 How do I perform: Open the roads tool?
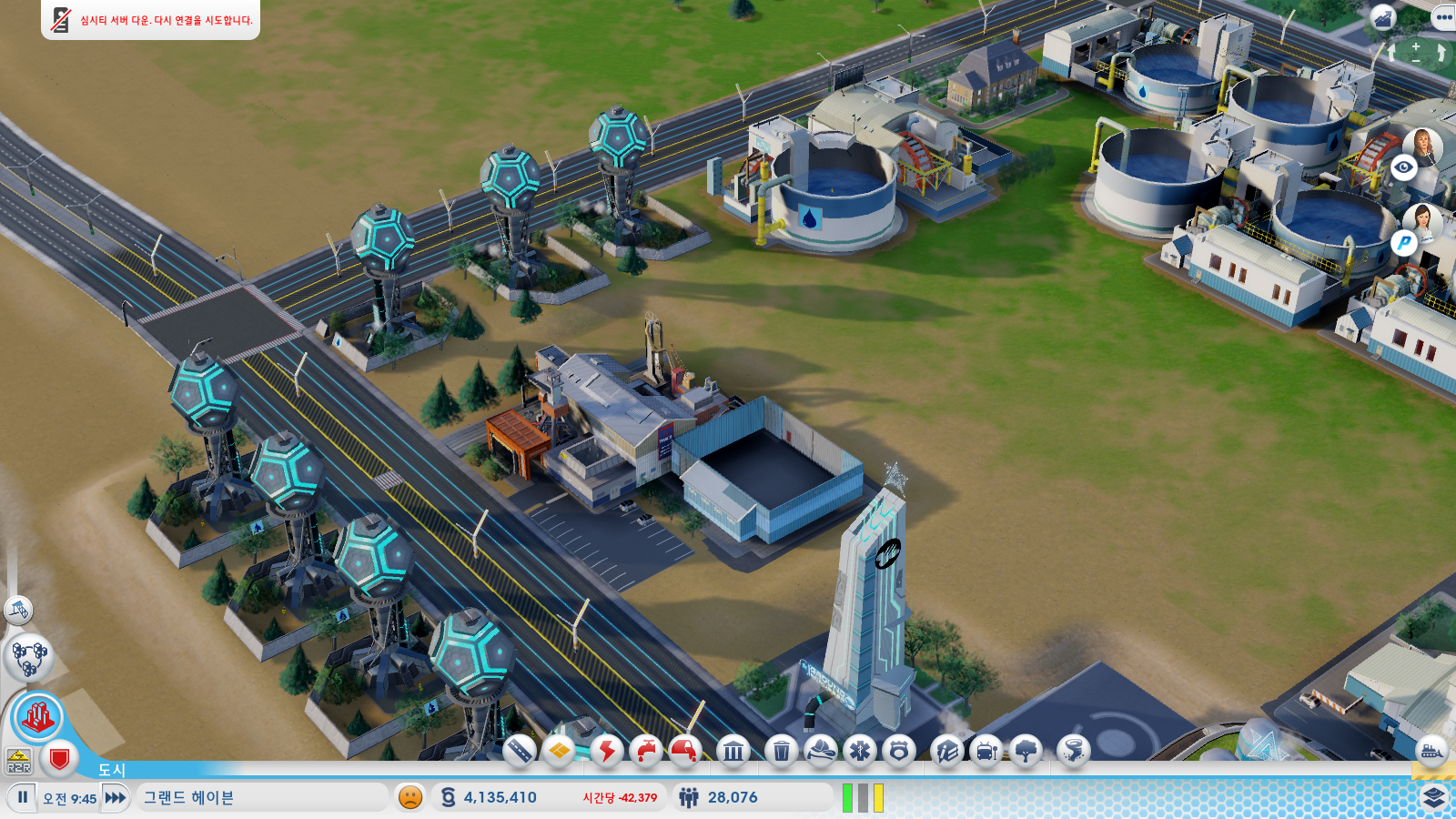point(520,751)
